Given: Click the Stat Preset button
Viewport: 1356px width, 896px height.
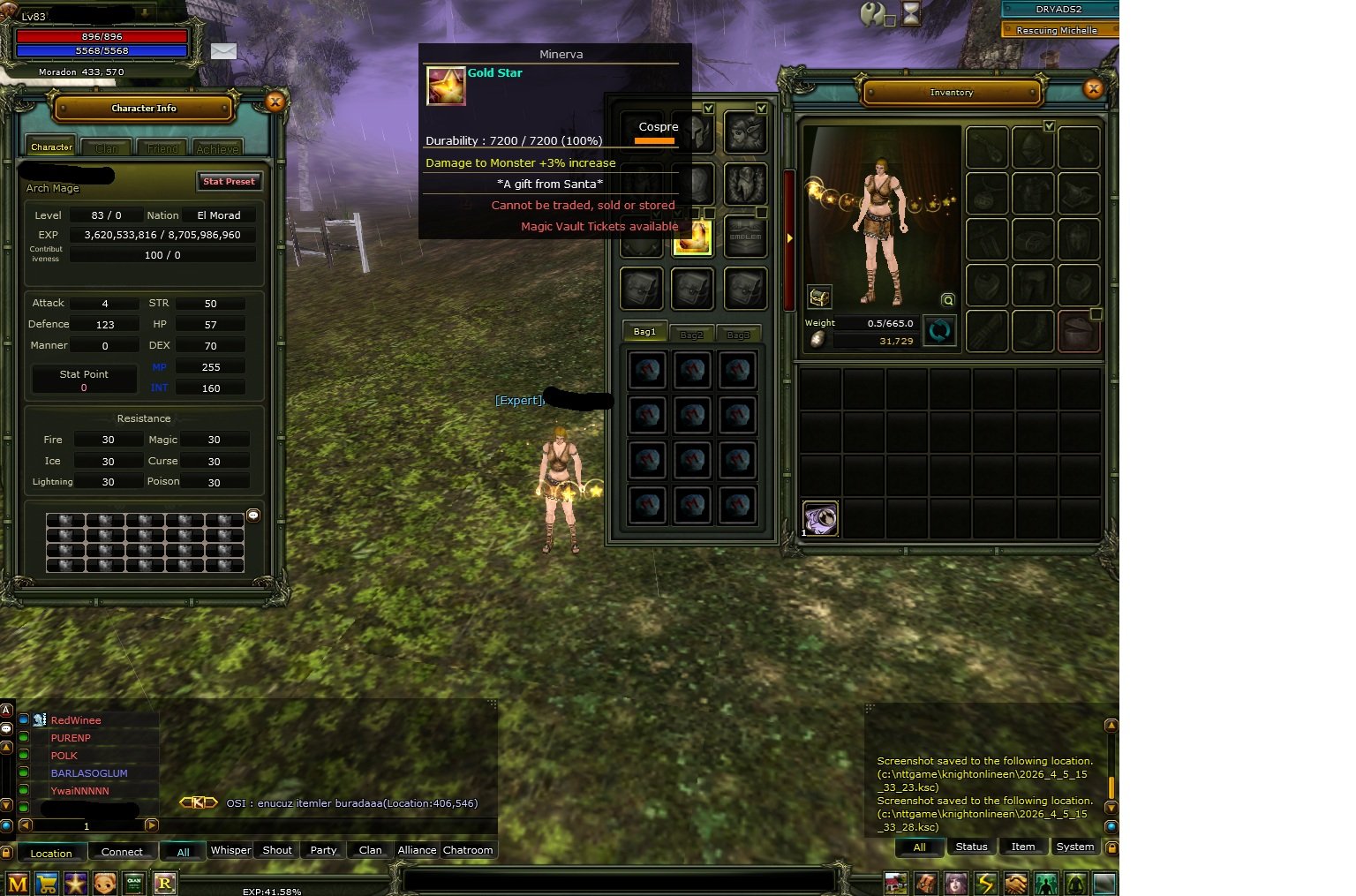Looking at the screenshot, I should pyautogui.click(x=229, y=181).
